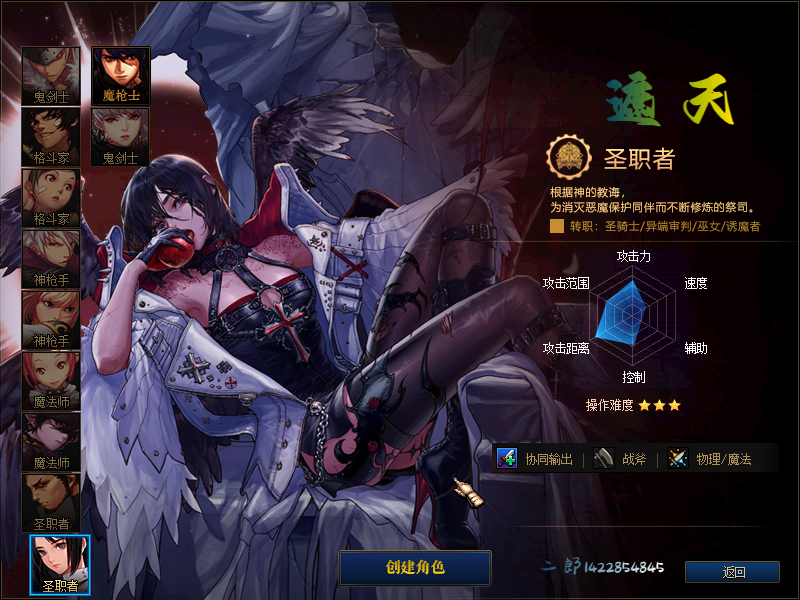Viewport: 800px width, 600px height.
Task: Choose the pink-haired 魔法师 portrait
Action: [51, 380]
